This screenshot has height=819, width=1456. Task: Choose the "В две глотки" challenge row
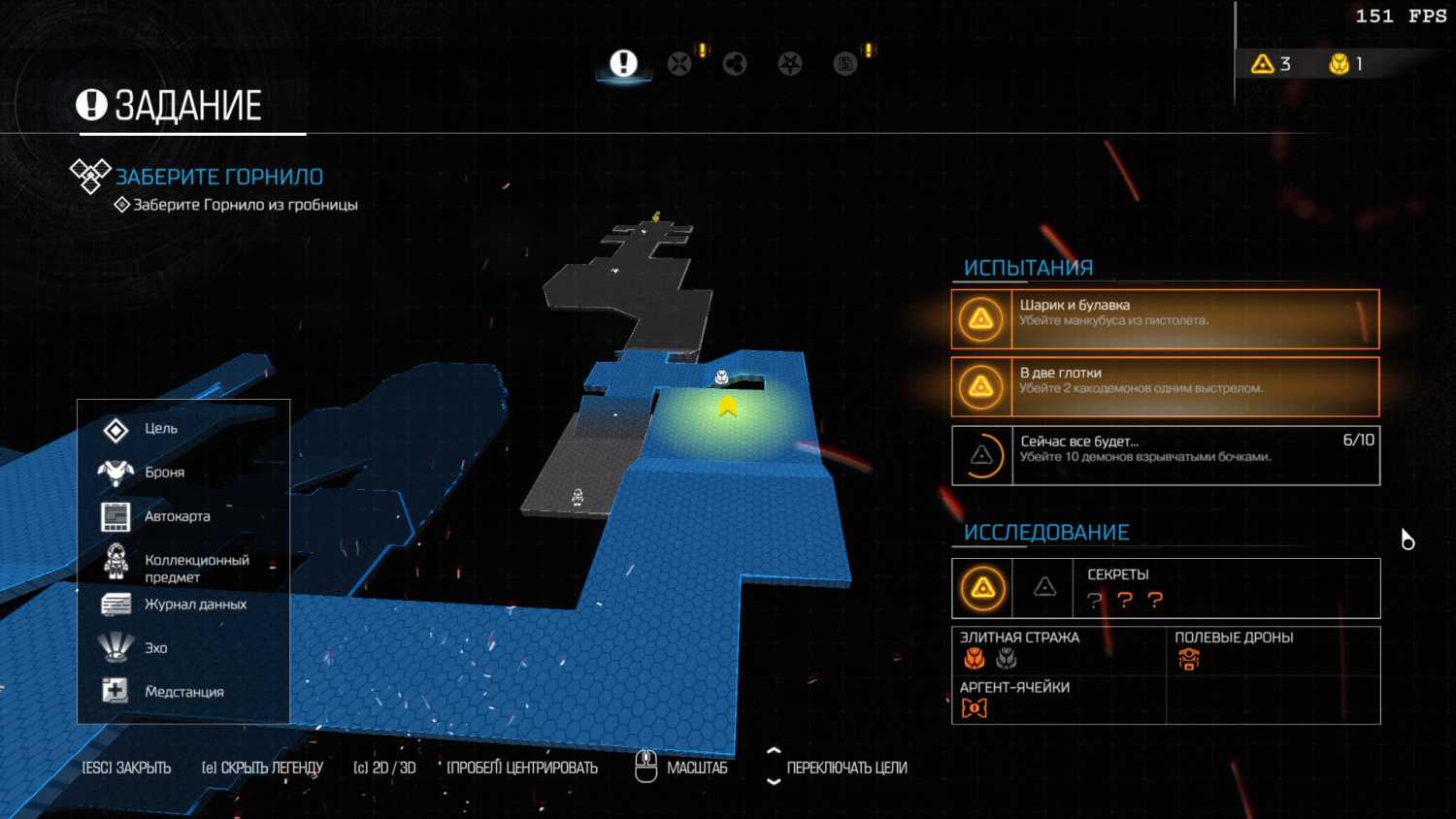[x=1165, y=387]
